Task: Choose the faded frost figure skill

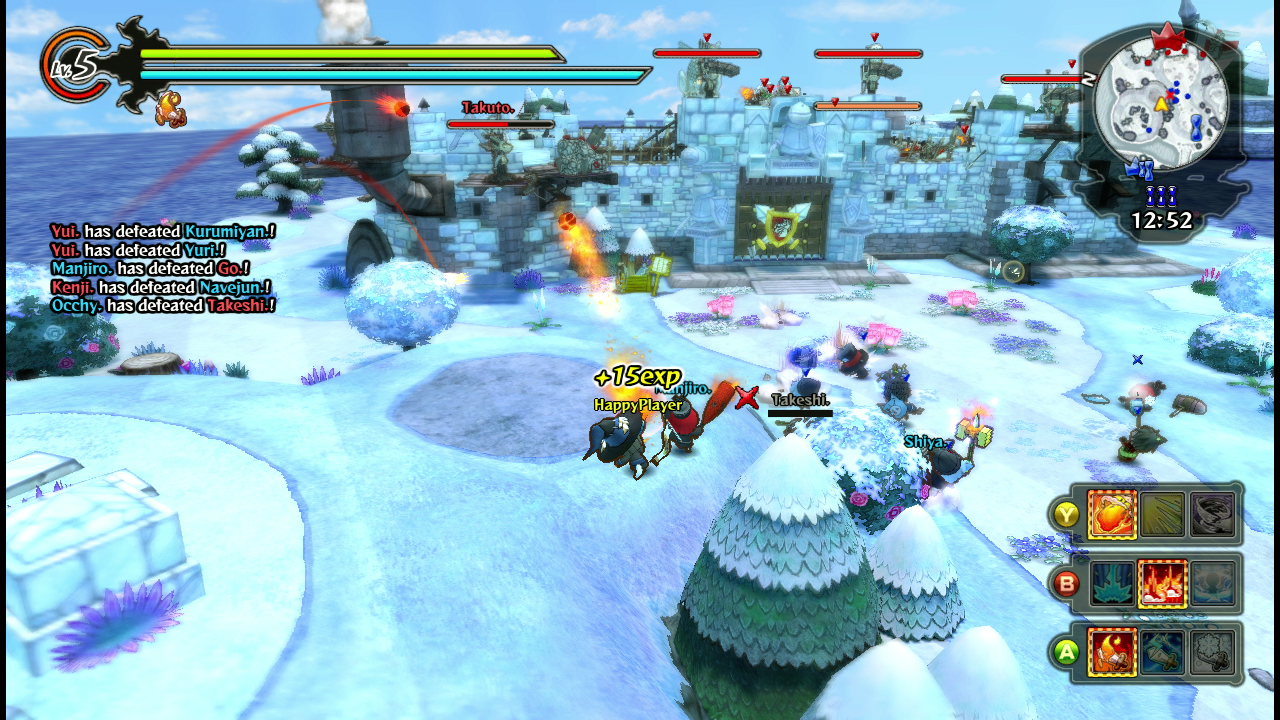Action: [x=1212, y=583]
